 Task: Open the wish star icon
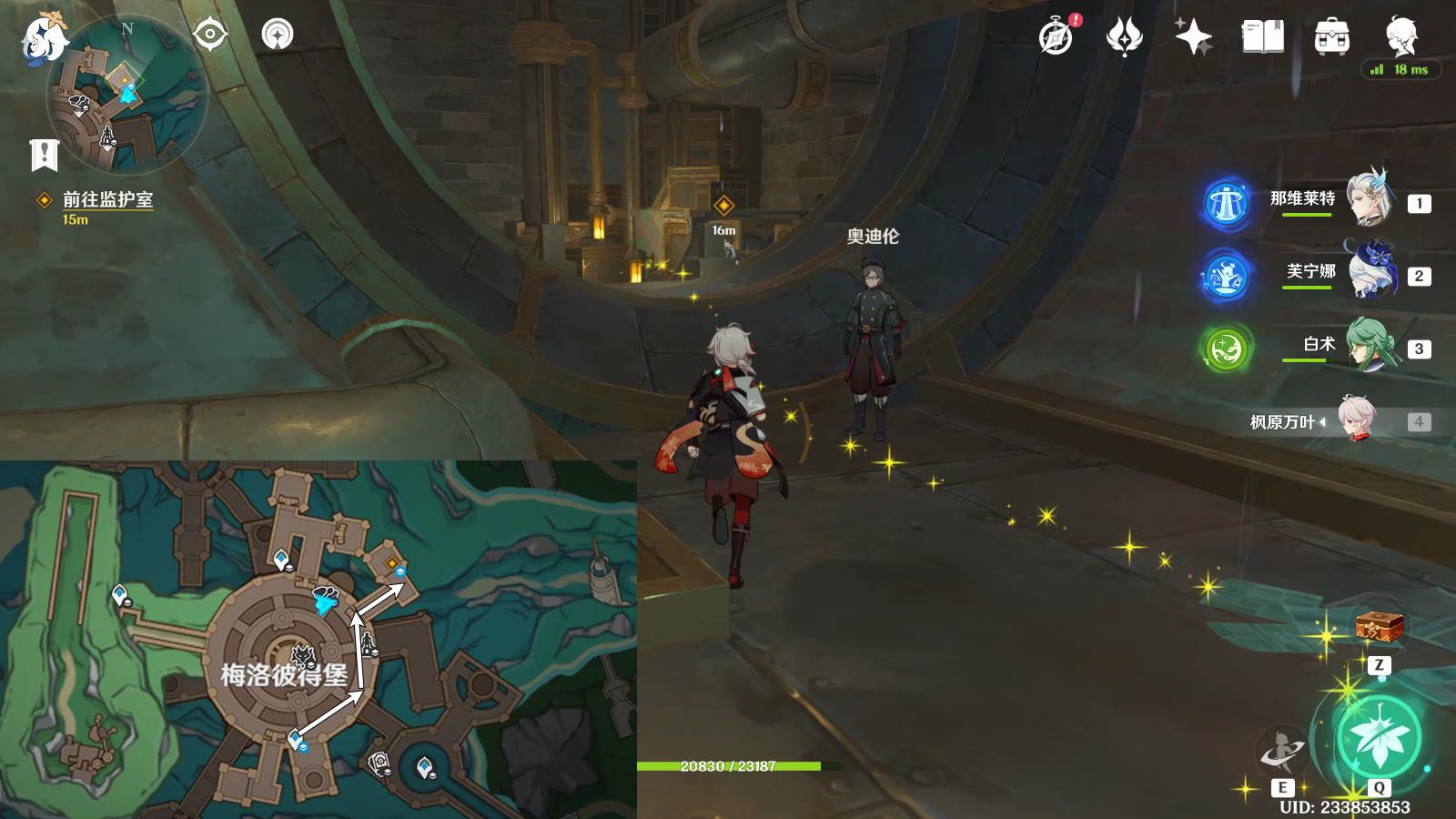point(1193,37)
